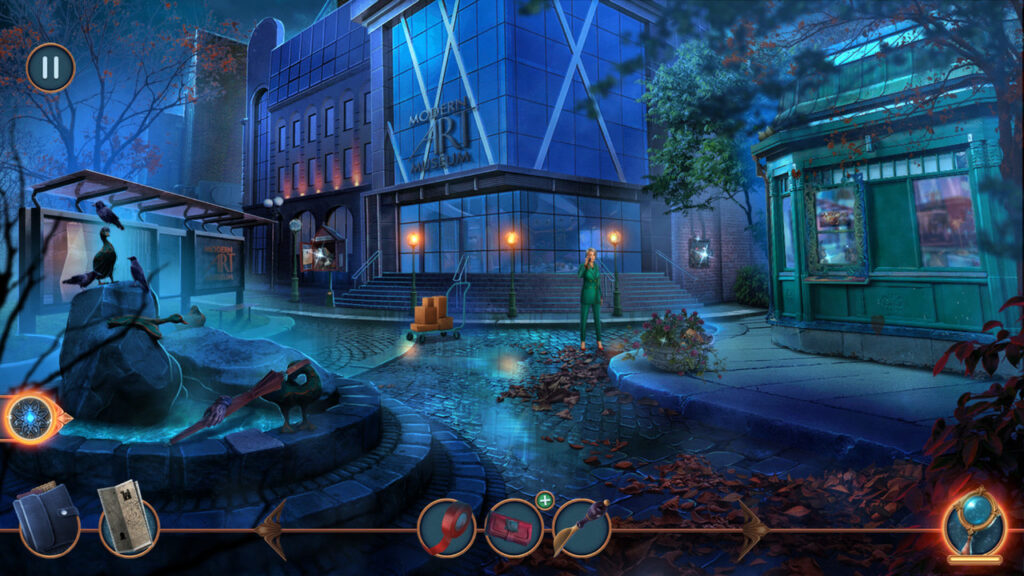
Task: Select the dagger-shaped tool in the inventory
Action: [581, 527]
